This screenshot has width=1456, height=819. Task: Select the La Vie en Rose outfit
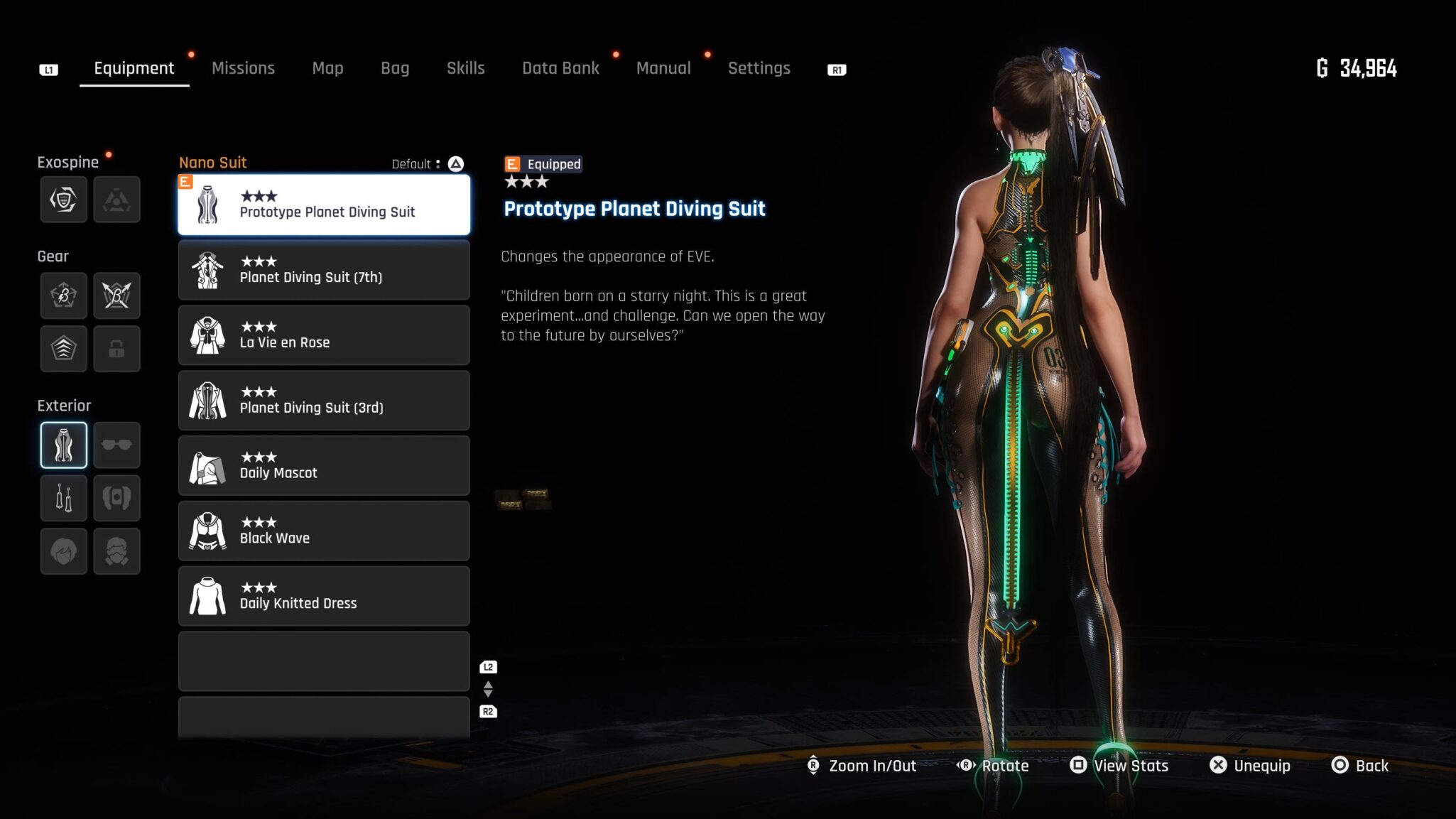point(324,335)
